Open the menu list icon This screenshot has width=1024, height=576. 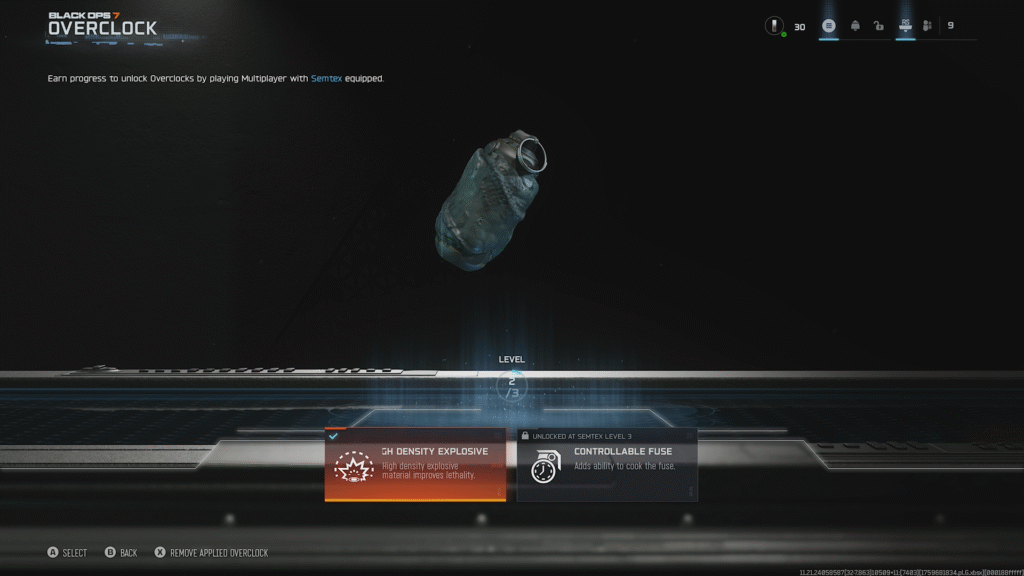829,26
